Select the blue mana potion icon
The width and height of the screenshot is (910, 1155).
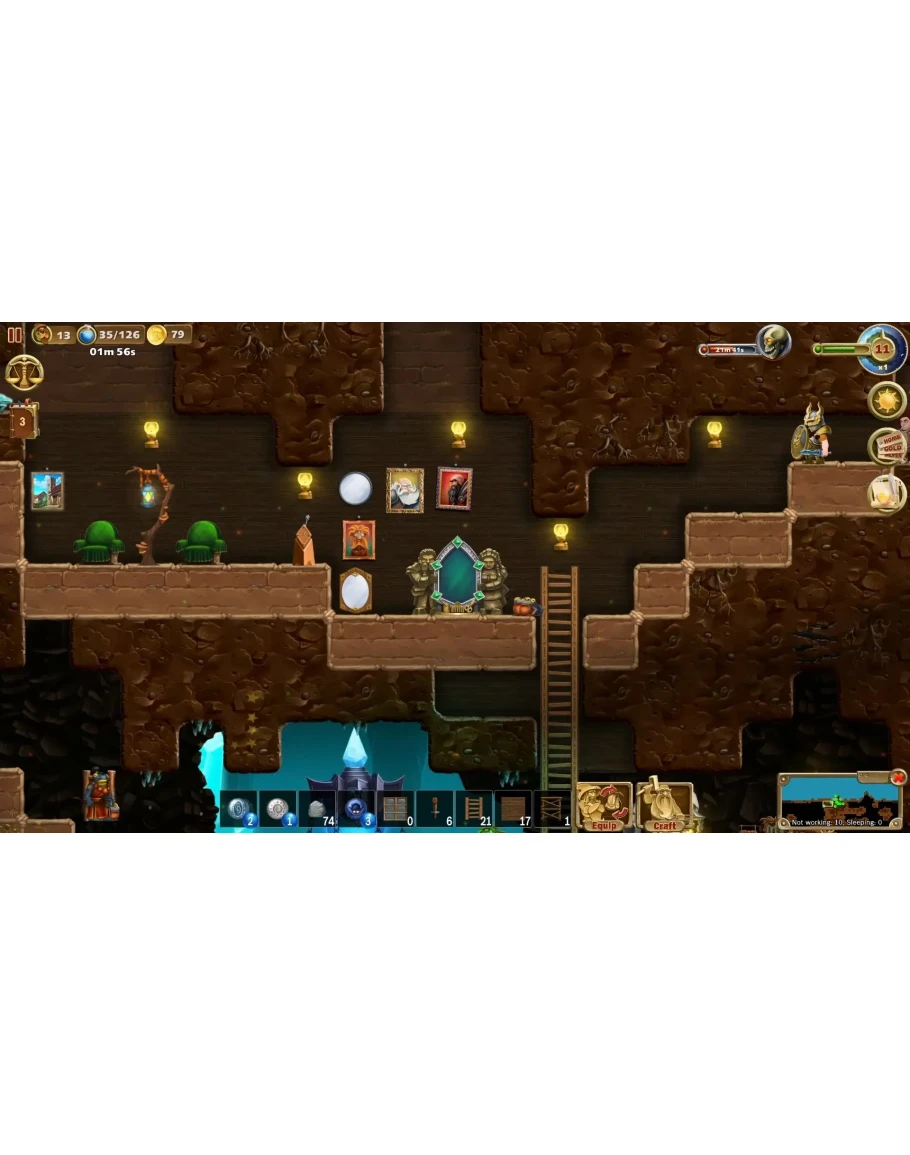[87, 334]
